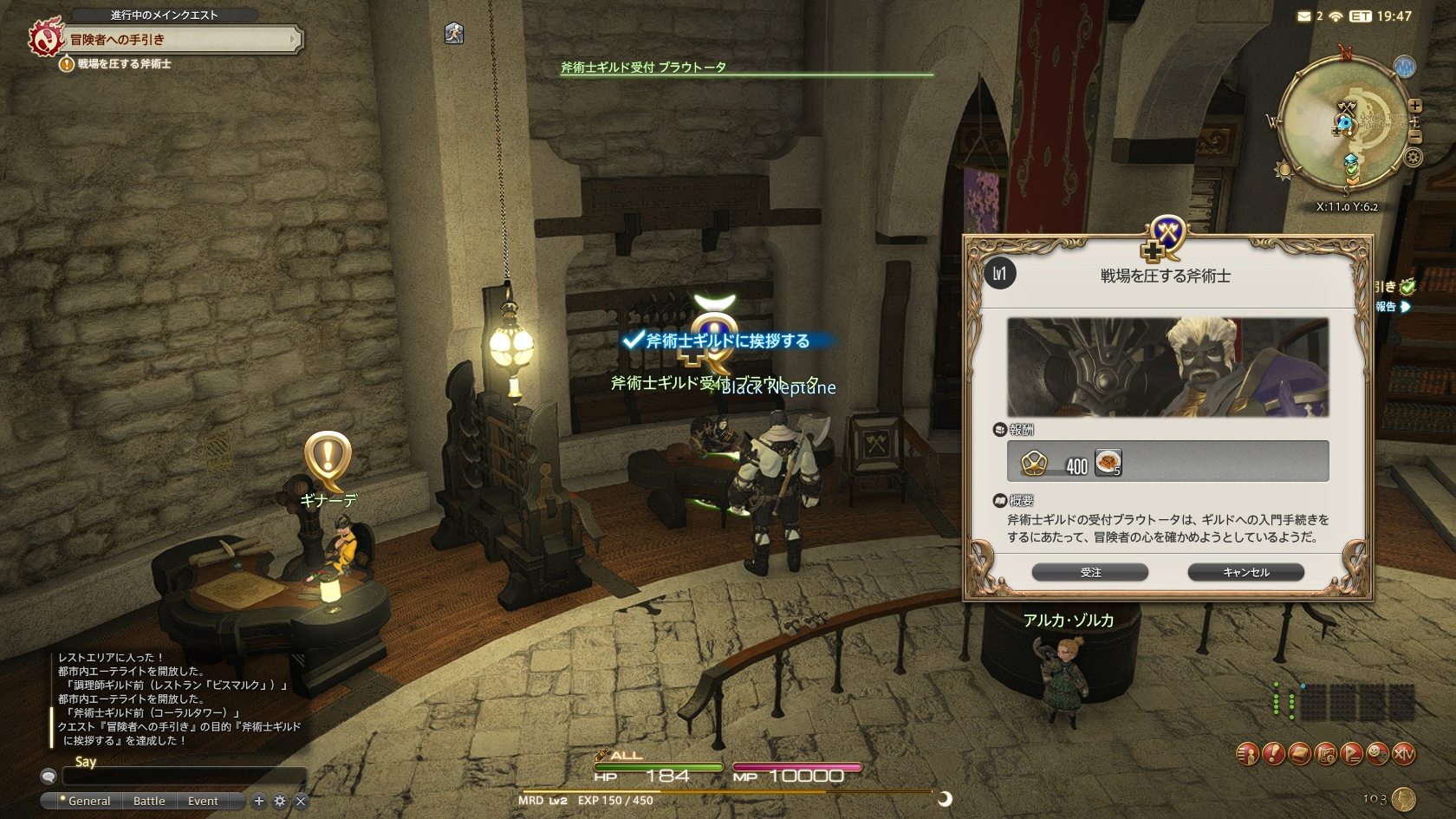Close the chat log with X button
Viewport: 1456px width, 819px height.
[x=301, y=801]
